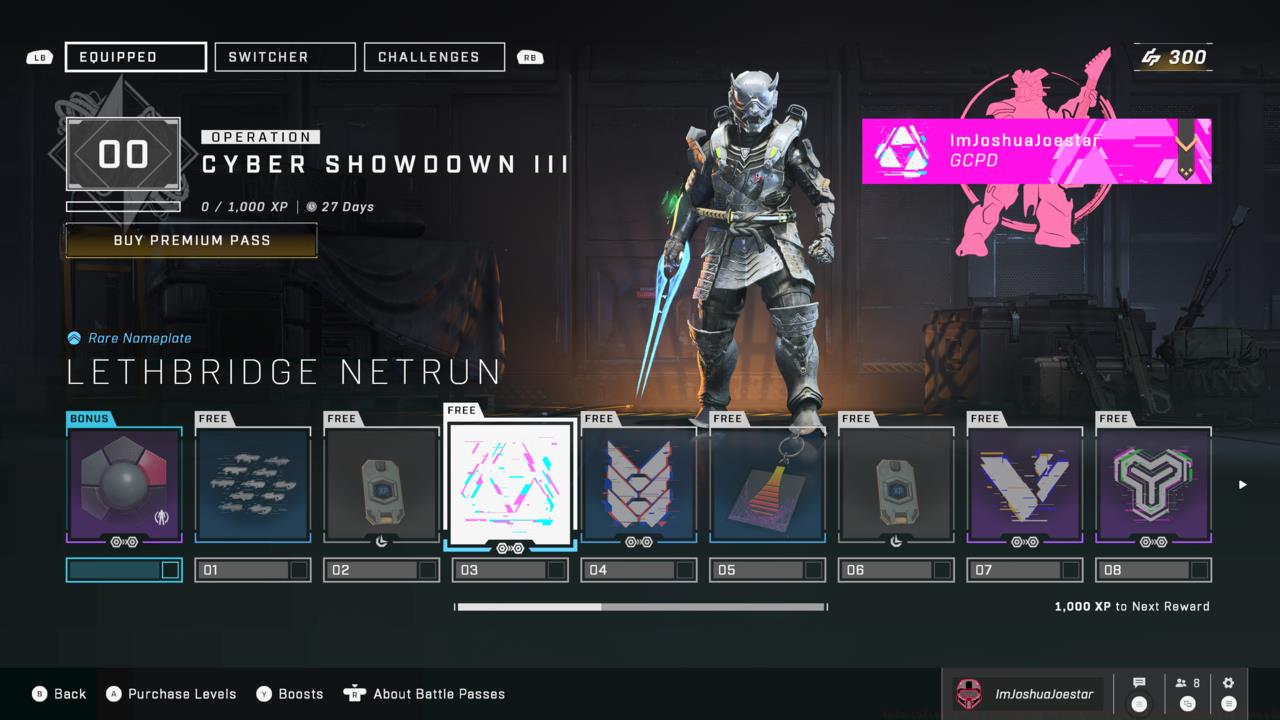Open Purchase Levels
This screenshot has width=1280, height=720.
click(171, 694)
